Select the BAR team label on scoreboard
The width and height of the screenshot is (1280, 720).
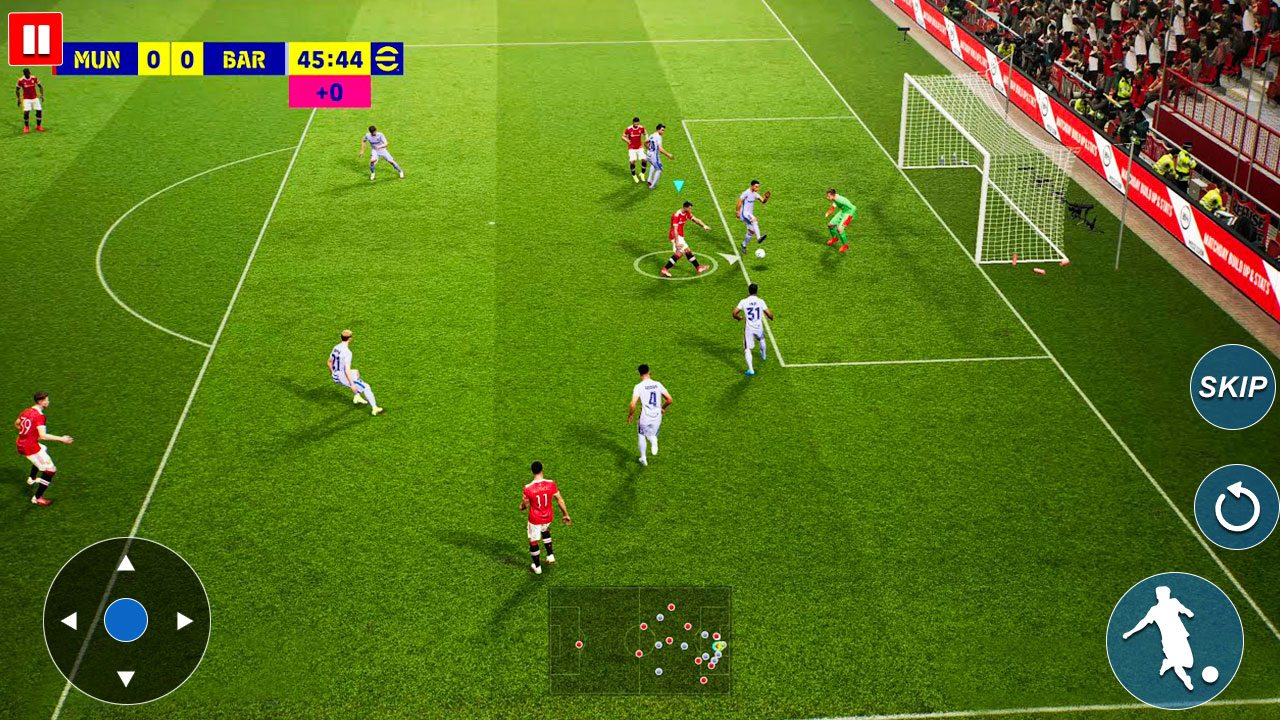coord(243,59)
